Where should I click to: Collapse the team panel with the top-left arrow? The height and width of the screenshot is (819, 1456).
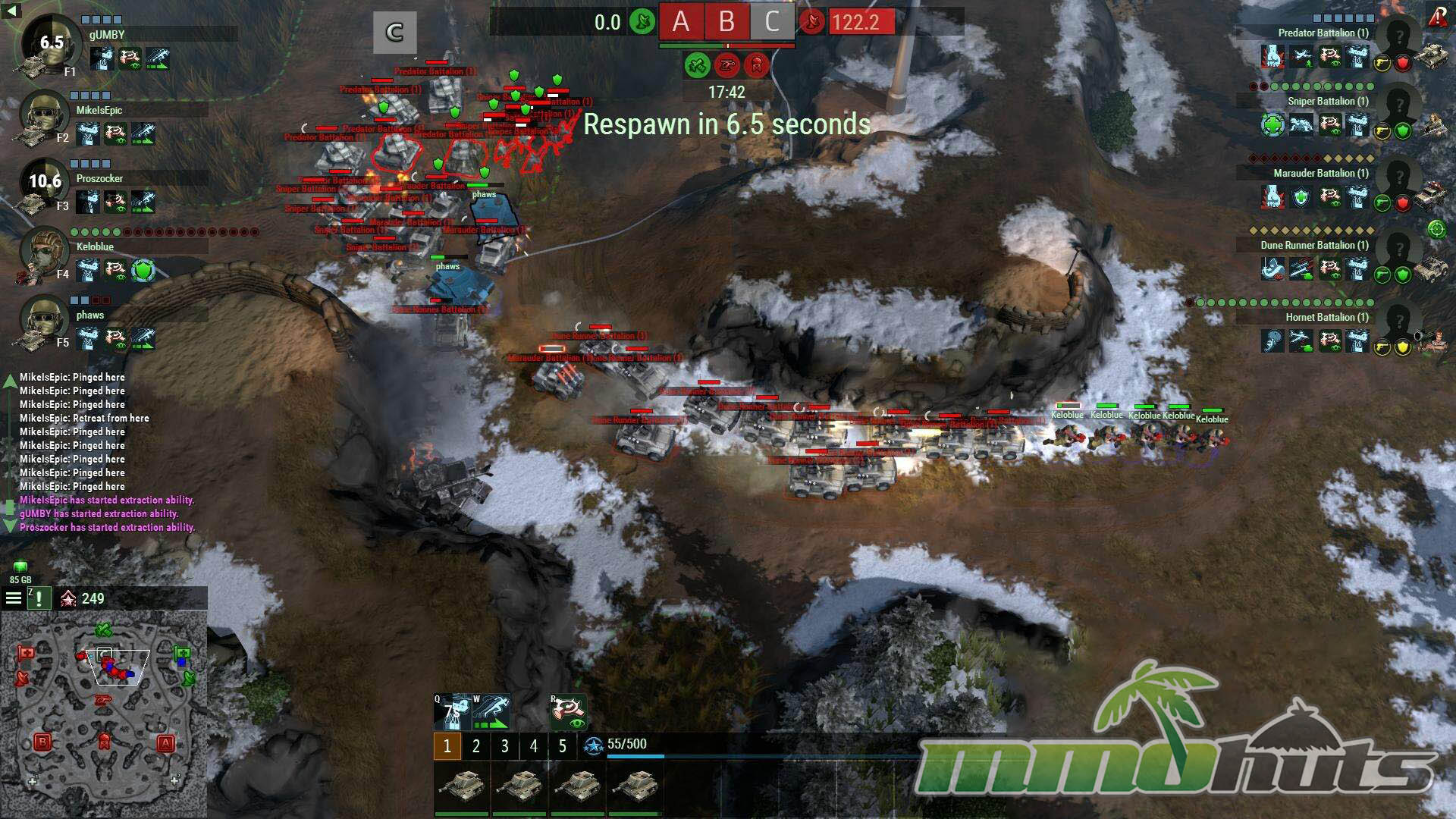click(x=11, y=11)
